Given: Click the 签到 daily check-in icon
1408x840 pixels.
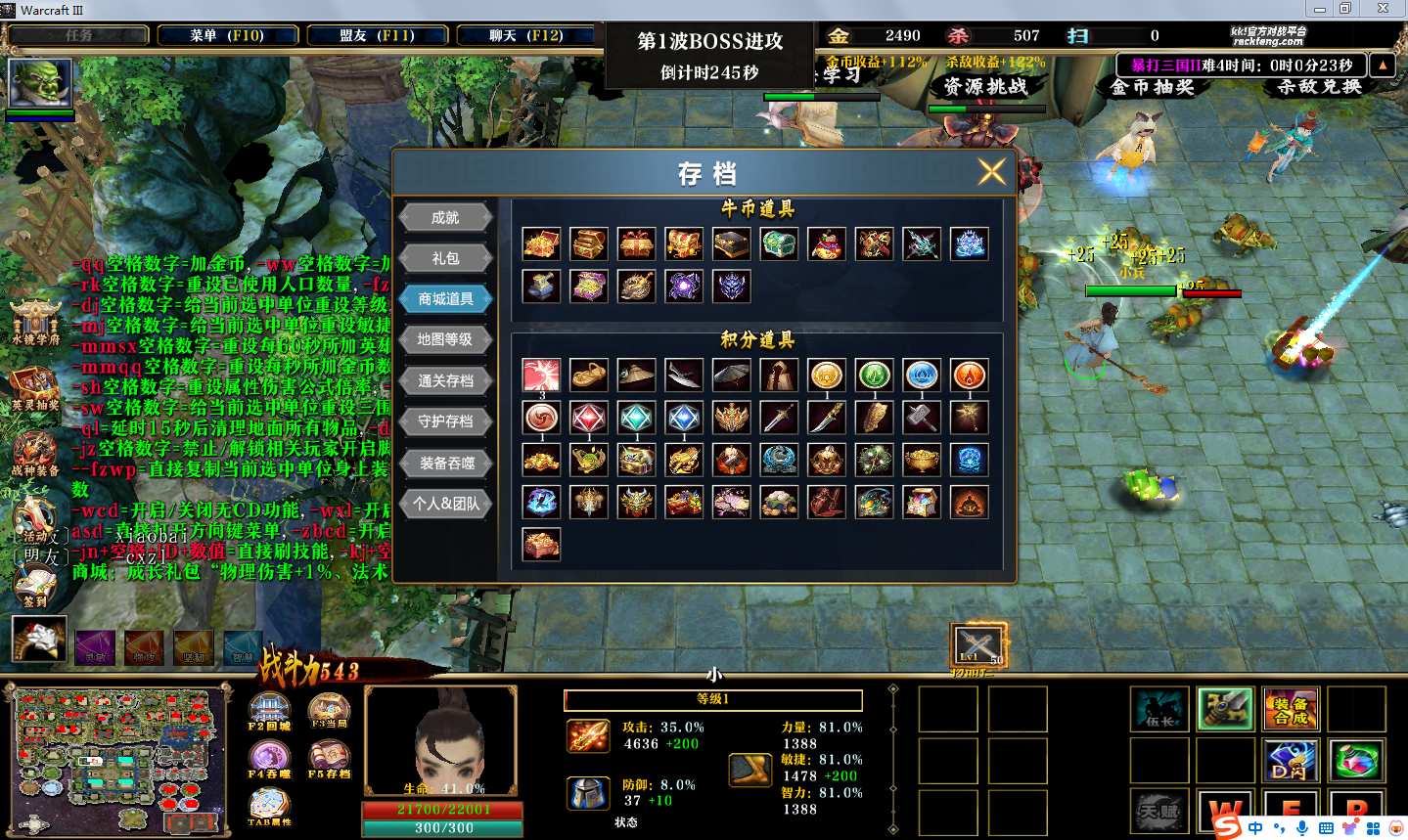Looking at the screenshot, I should point(35,588).
